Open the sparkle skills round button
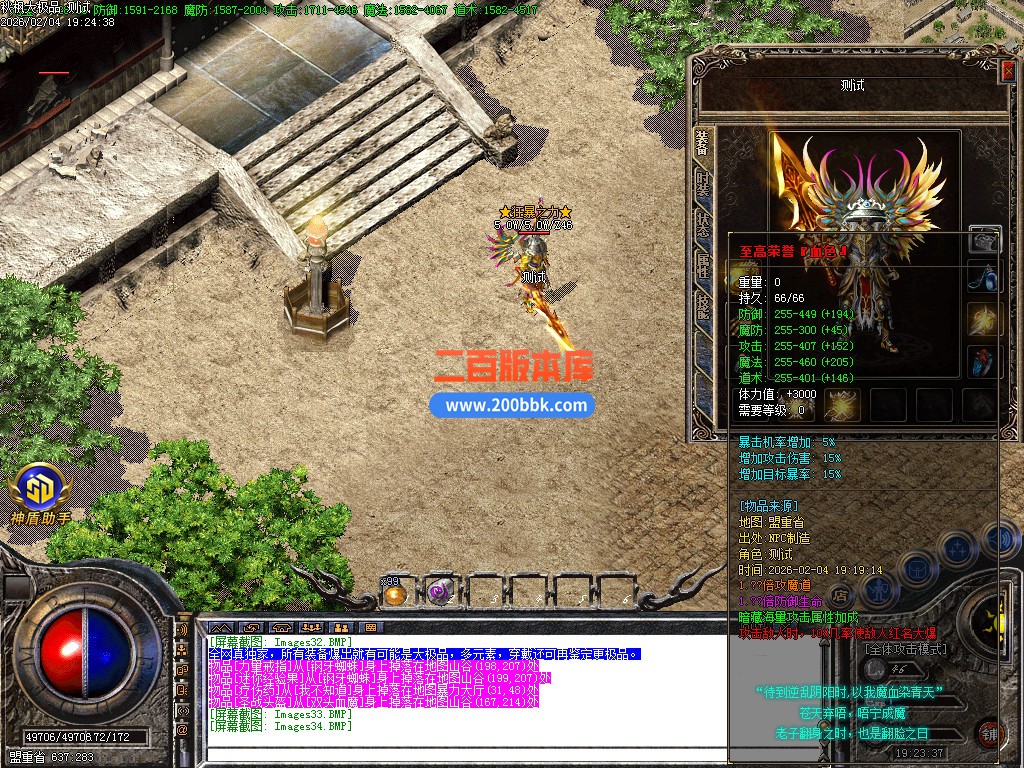This screenshot has width=1024, height=768. point(958,548)
